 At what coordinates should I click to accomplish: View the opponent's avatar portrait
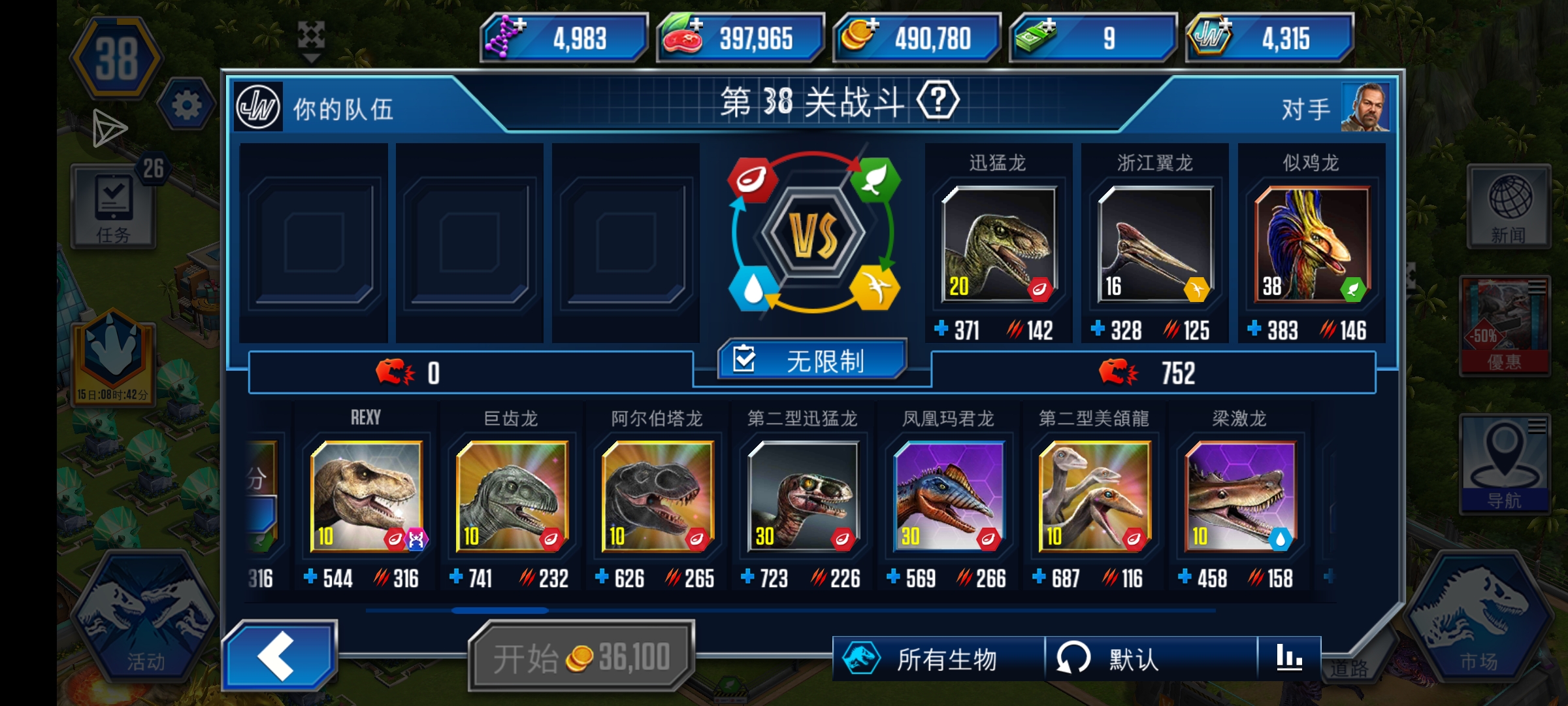coord(1365,109)
